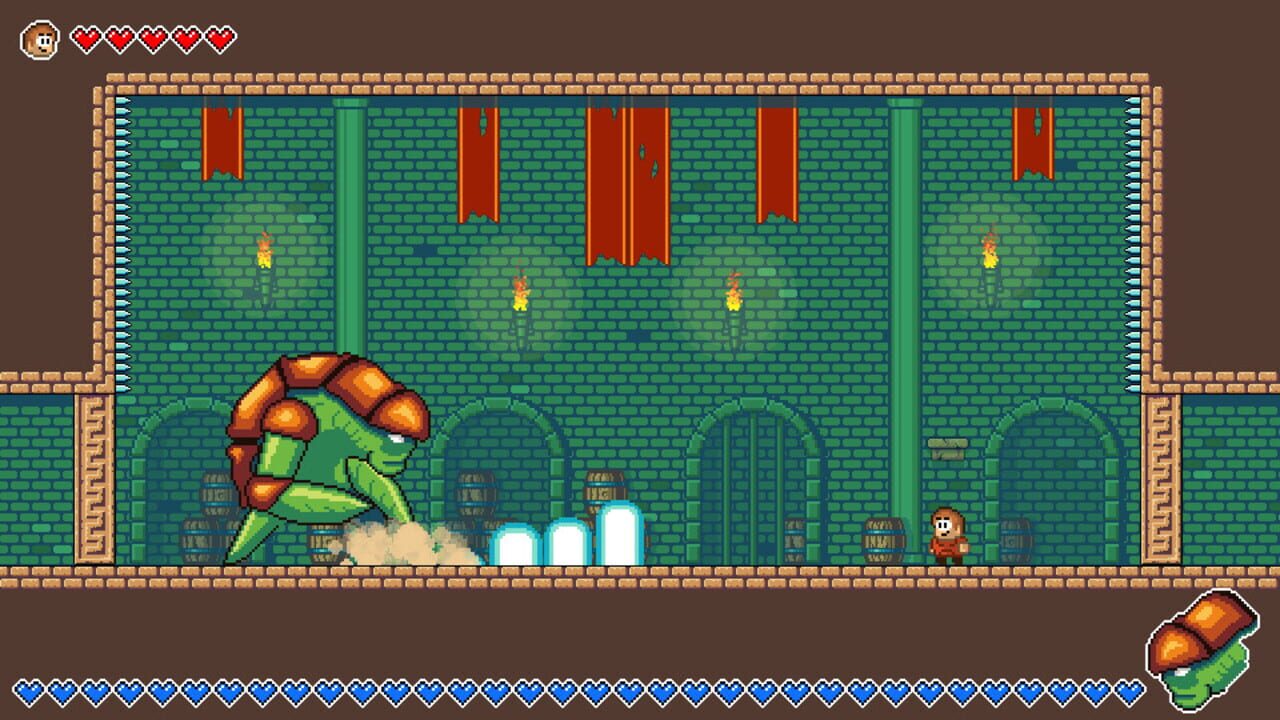This screenshot has height=720, width=1280.
Task: Click the small wooden sign above the hero
Action: point(948,447)
